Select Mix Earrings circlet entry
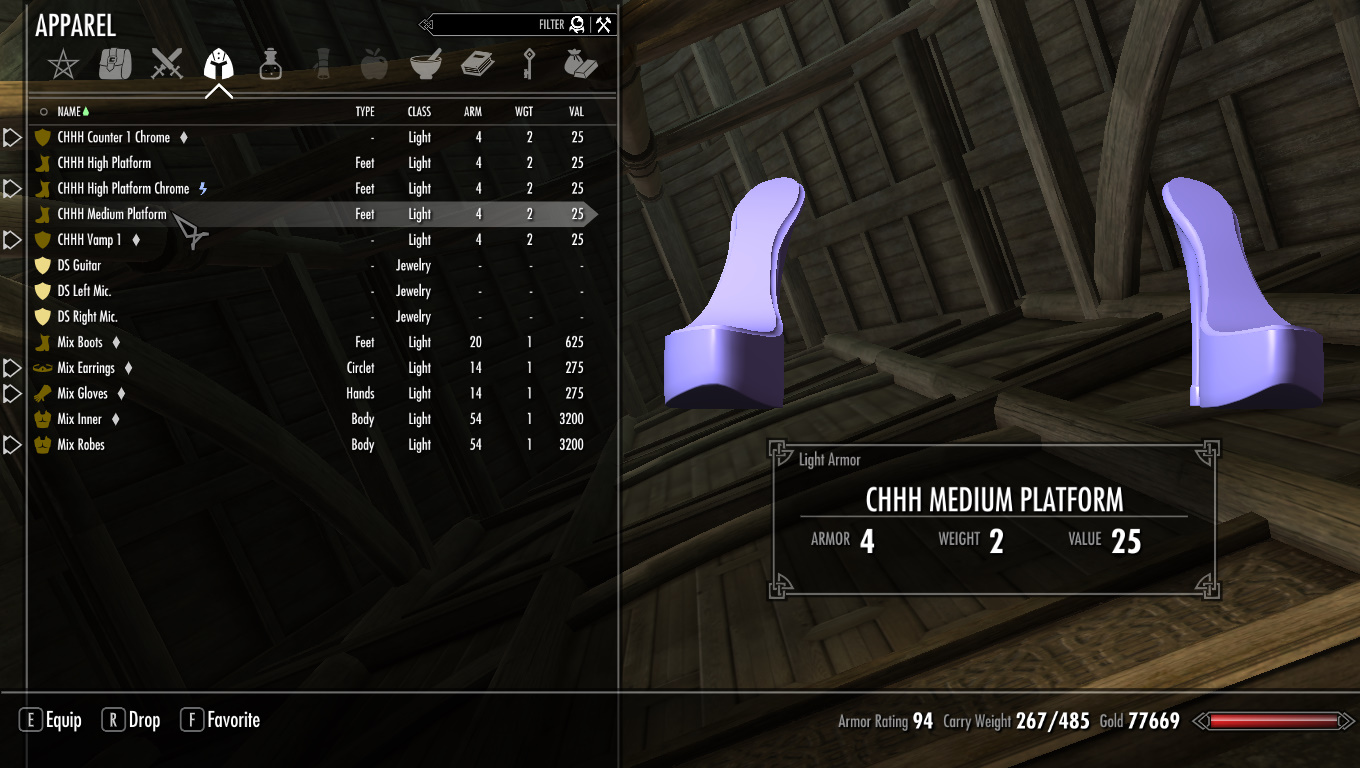This screenshot has height=768, width=1360. point(86,368)
